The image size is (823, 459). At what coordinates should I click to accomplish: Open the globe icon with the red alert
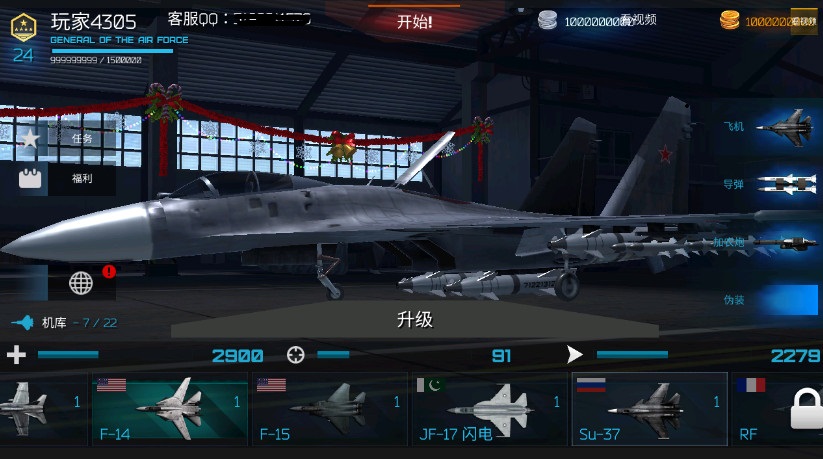[82, 282]
